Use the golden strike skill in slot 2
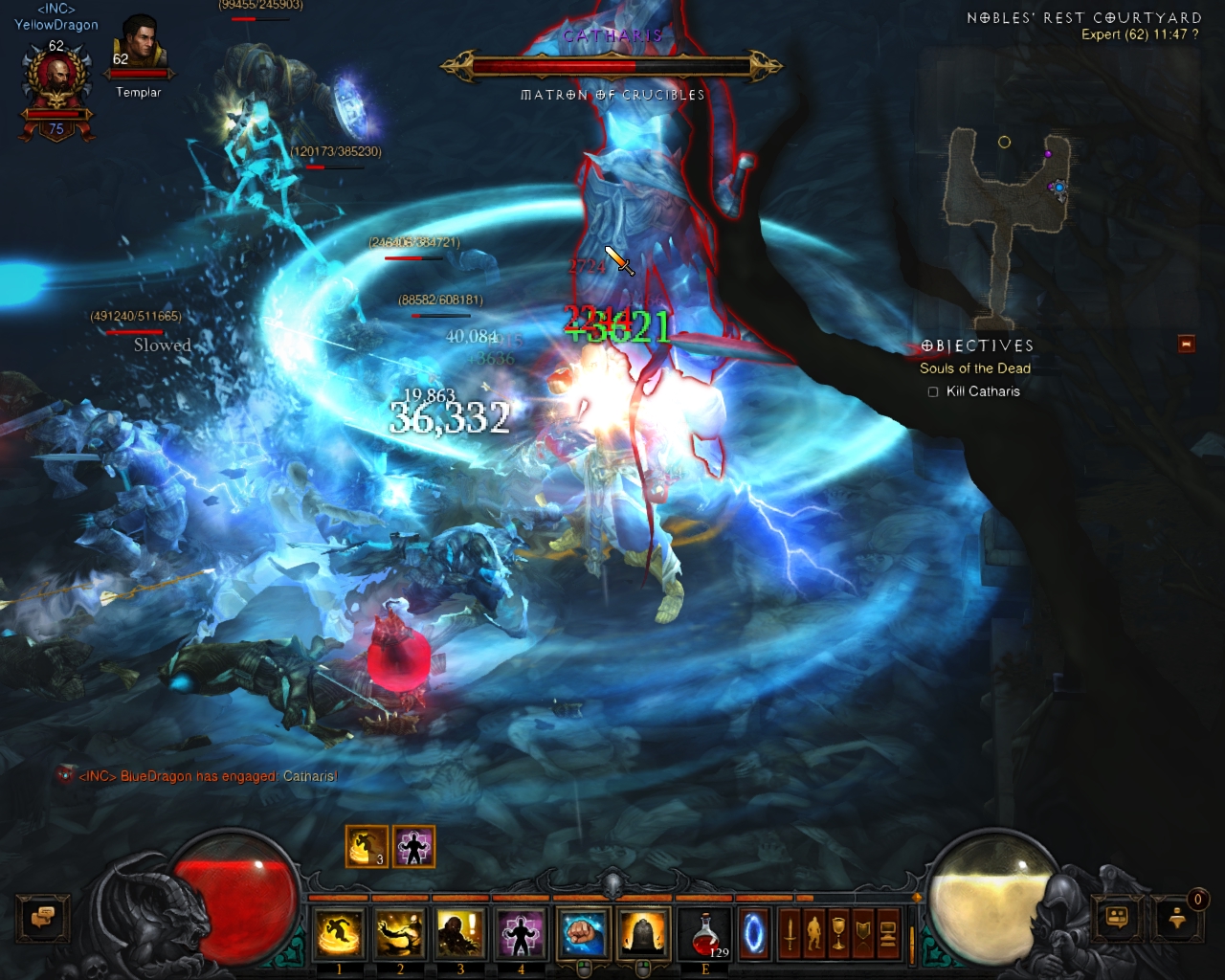Screen dimensions: 1225x980 pos(400,932)
